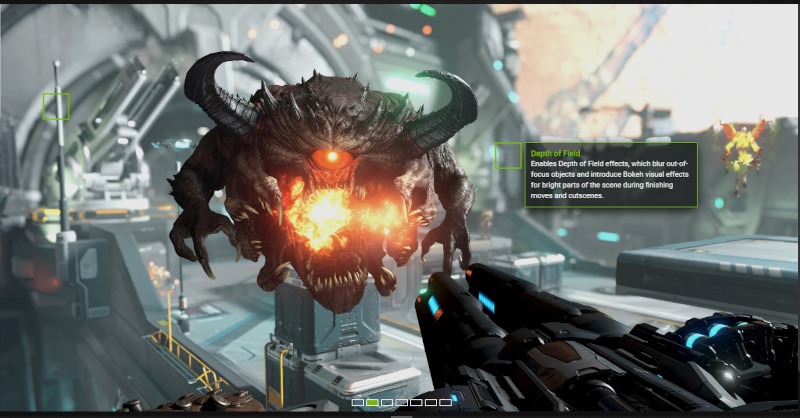Click the green hotspot square beside Depth of Field
The width and height of the screenshot is (800, 418).
click(x=508, y=155)
